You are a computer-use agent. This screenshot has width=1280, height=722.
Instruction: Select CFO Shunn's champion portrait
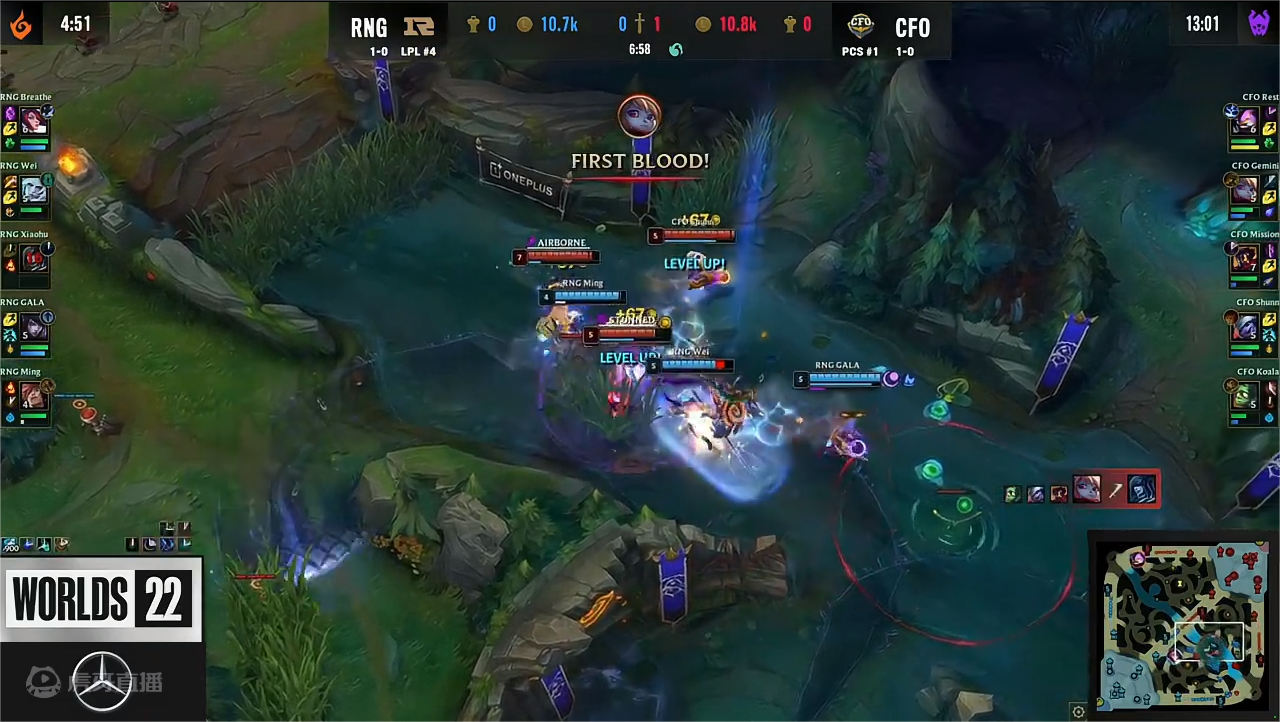point(1246,327)
